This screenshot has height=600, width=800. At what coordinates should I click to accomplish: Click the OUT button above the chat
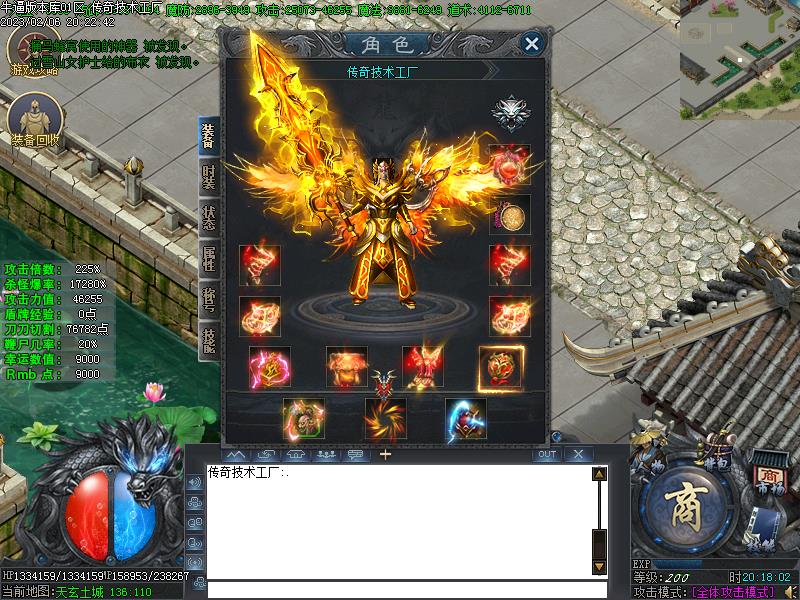coord(546,454)
